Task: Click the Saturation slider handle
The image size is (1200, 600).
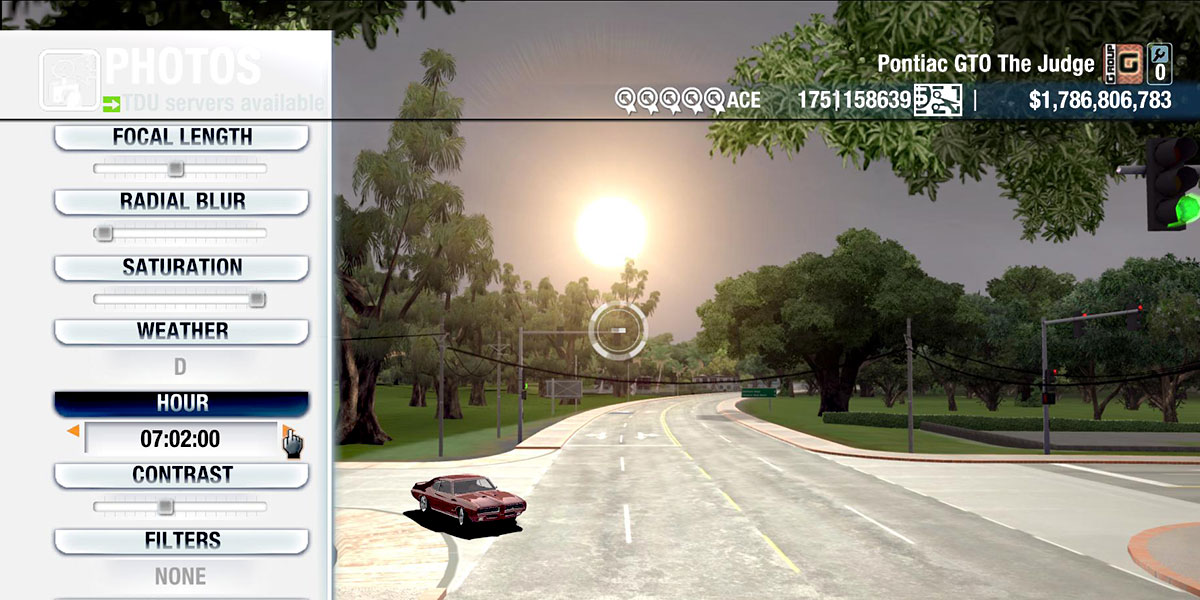Action: [257, 299]
